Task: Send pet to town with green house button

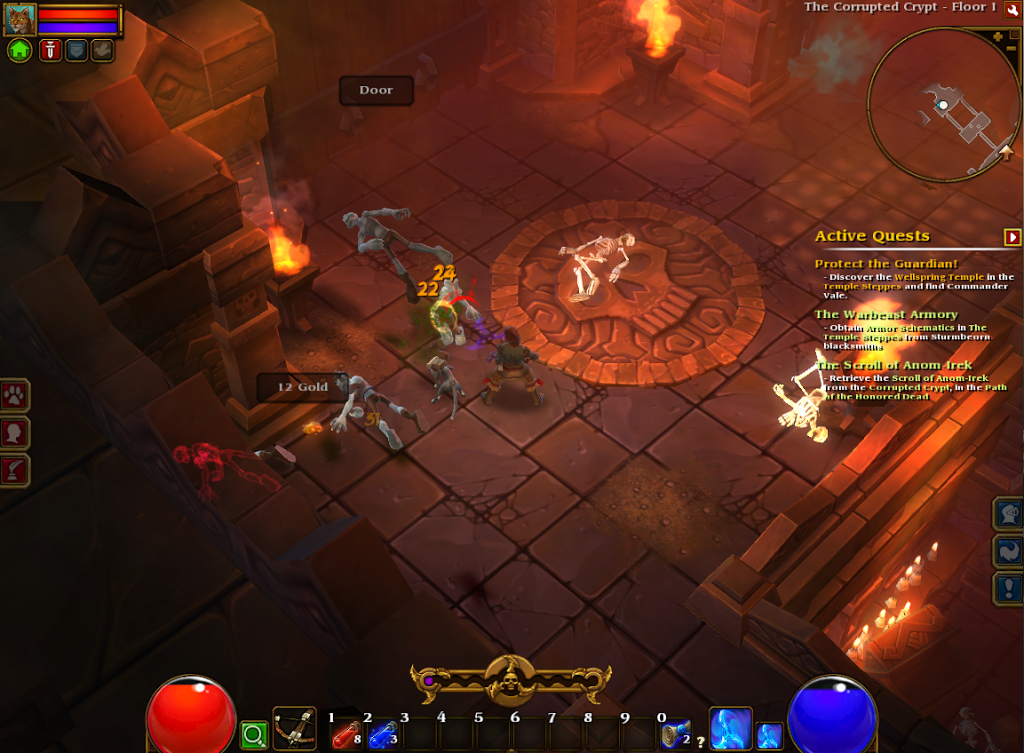Action: pos(20,50)
